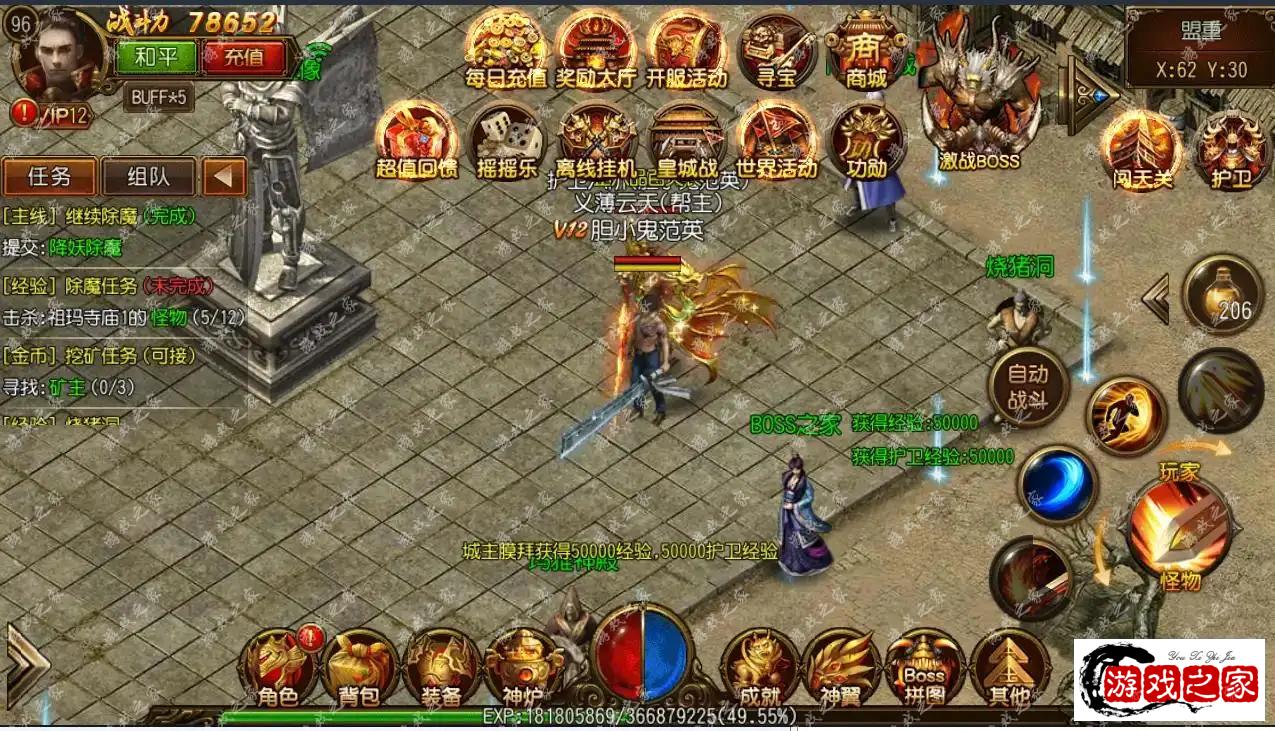Click the 和平 peace mode button
This screenshot has height=731, width=1275.
coord(156,57)
